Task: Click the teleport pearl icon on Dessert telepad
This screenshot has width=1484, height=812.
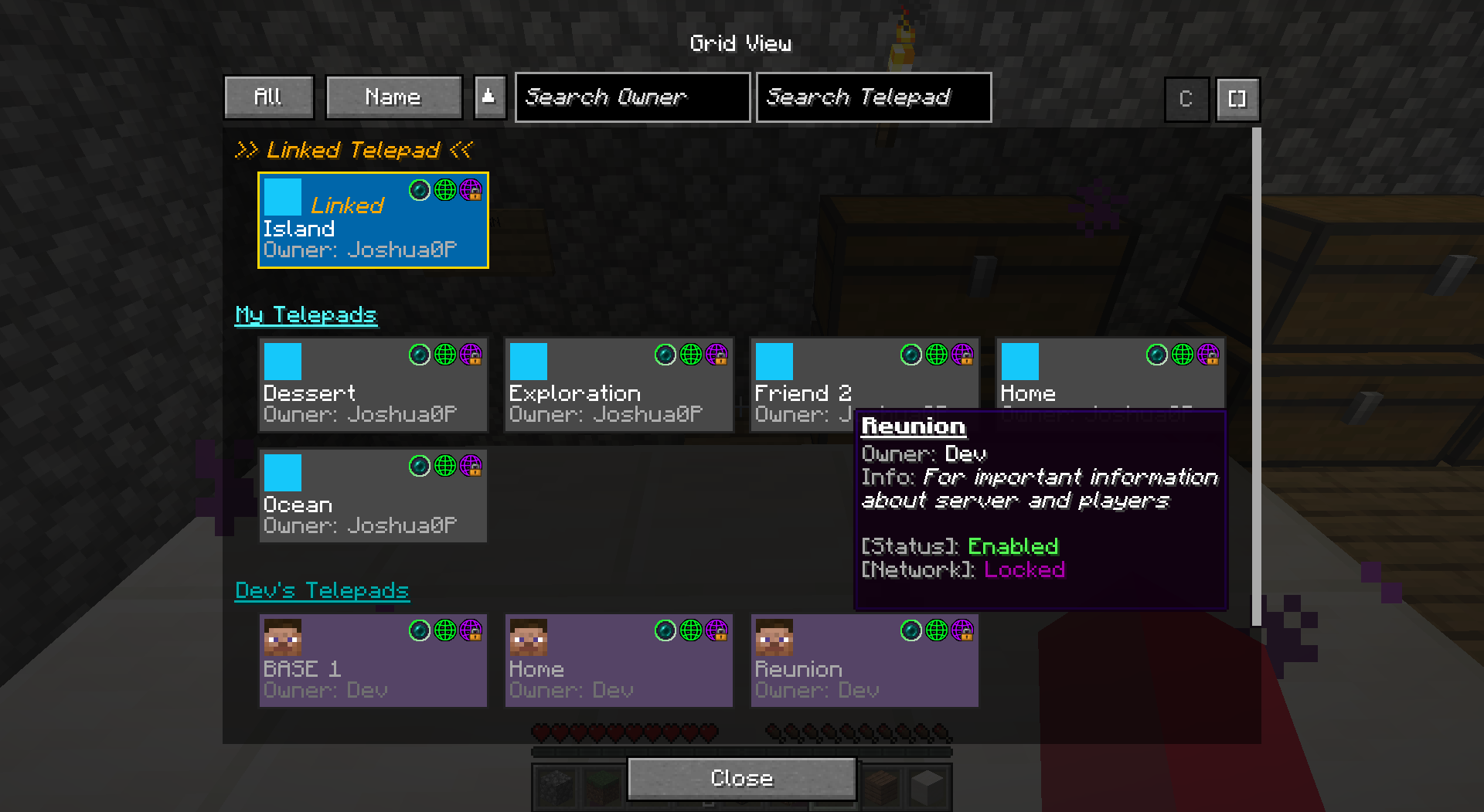Action: (x=420, y=355)
